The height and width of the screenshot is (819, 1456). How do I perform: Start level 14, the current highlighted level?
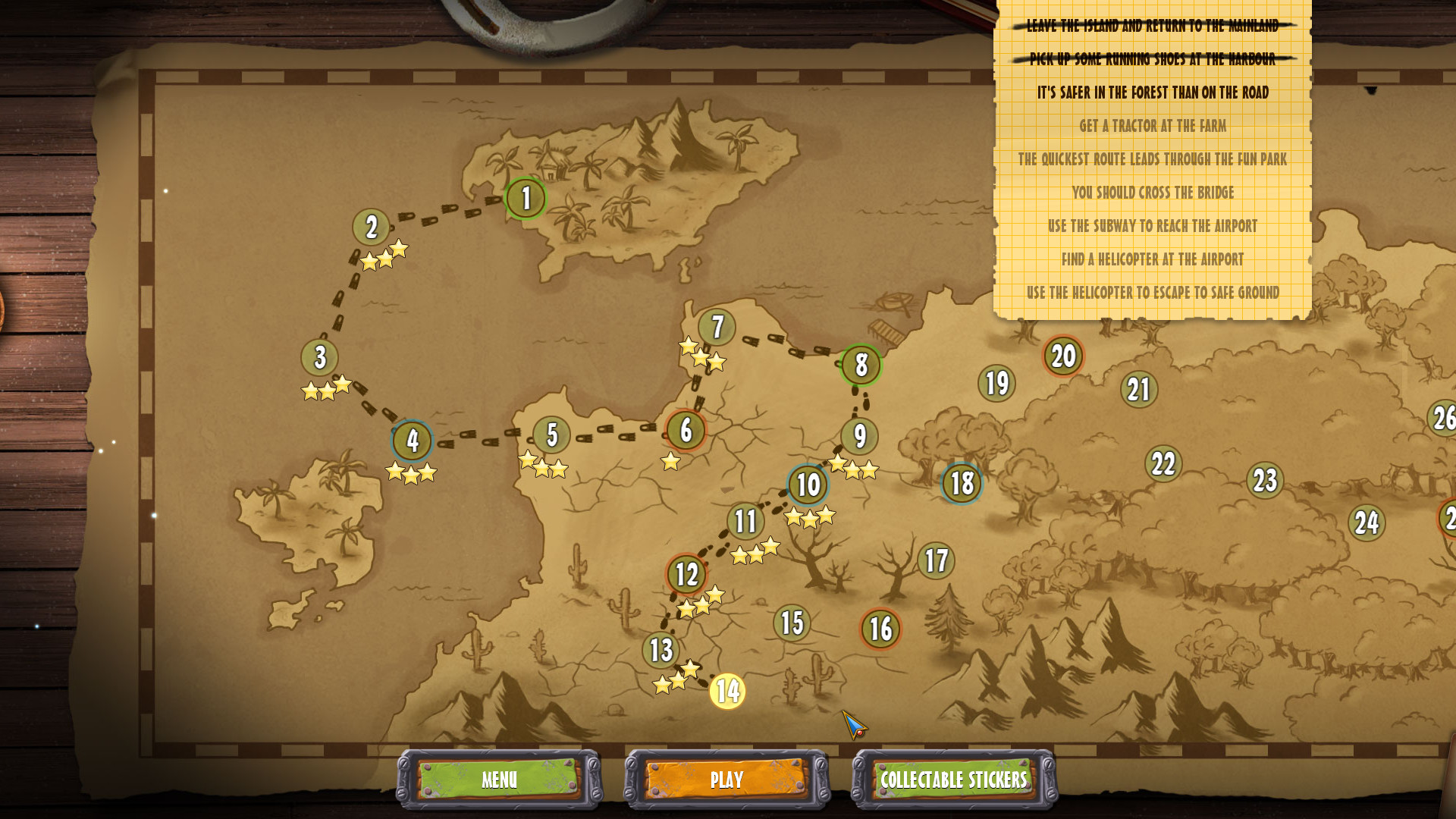(726, 692)
